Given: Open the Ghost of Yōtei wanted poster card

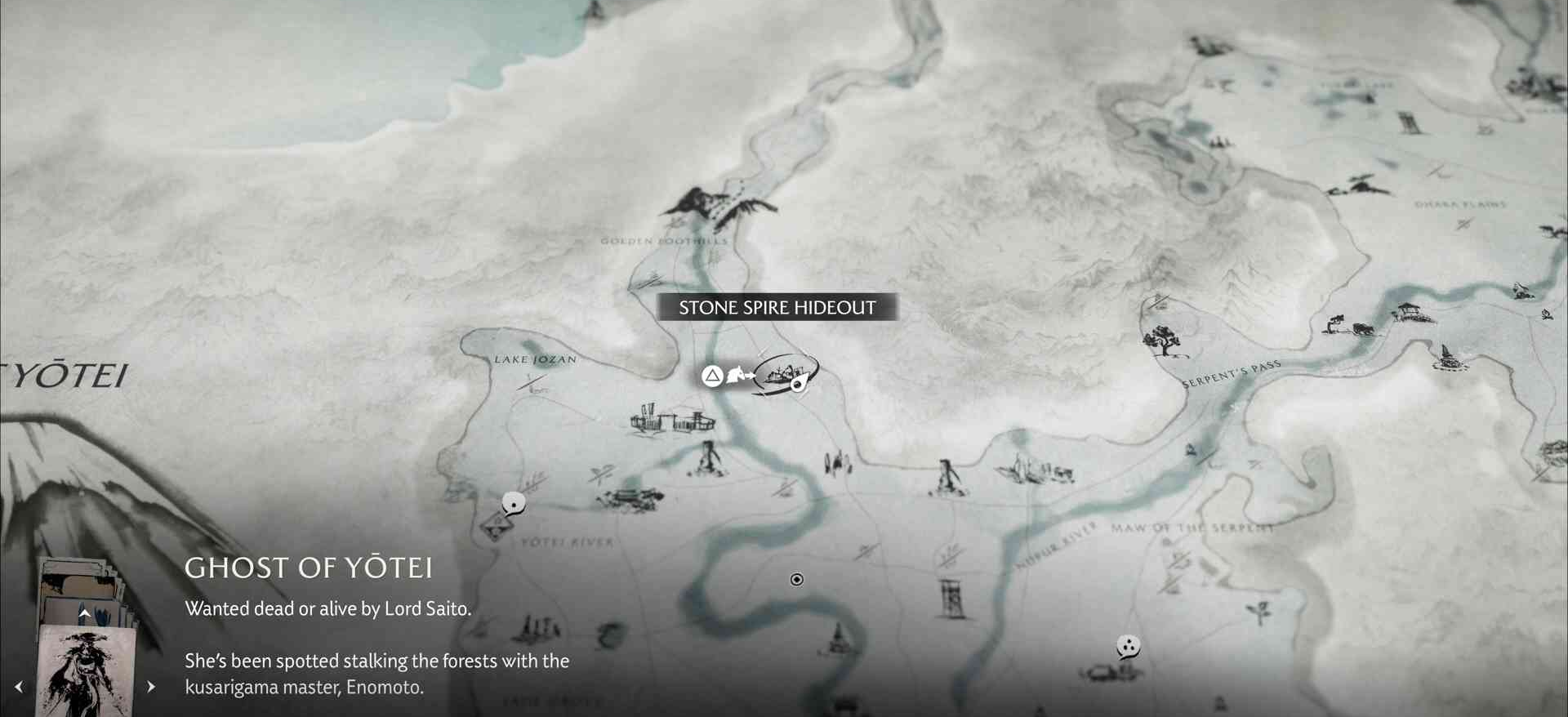Looking at the screenshot, I should pyautogui.click(x=87, y=671).
